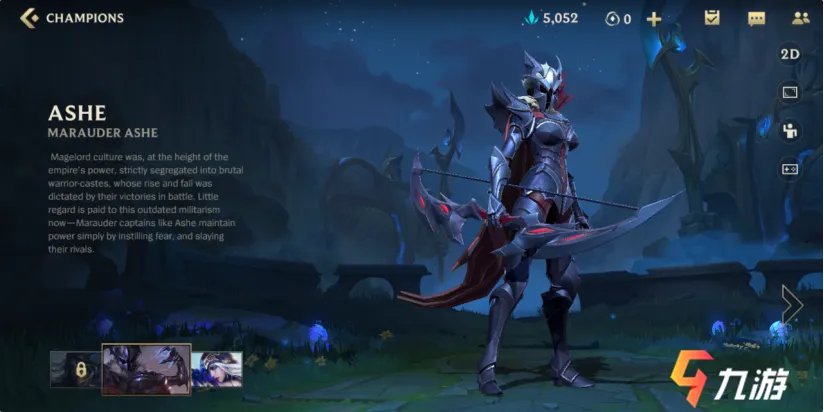Go back to the Champions list
The height and width of the screenshot is (412, 824).
(30, 18)
